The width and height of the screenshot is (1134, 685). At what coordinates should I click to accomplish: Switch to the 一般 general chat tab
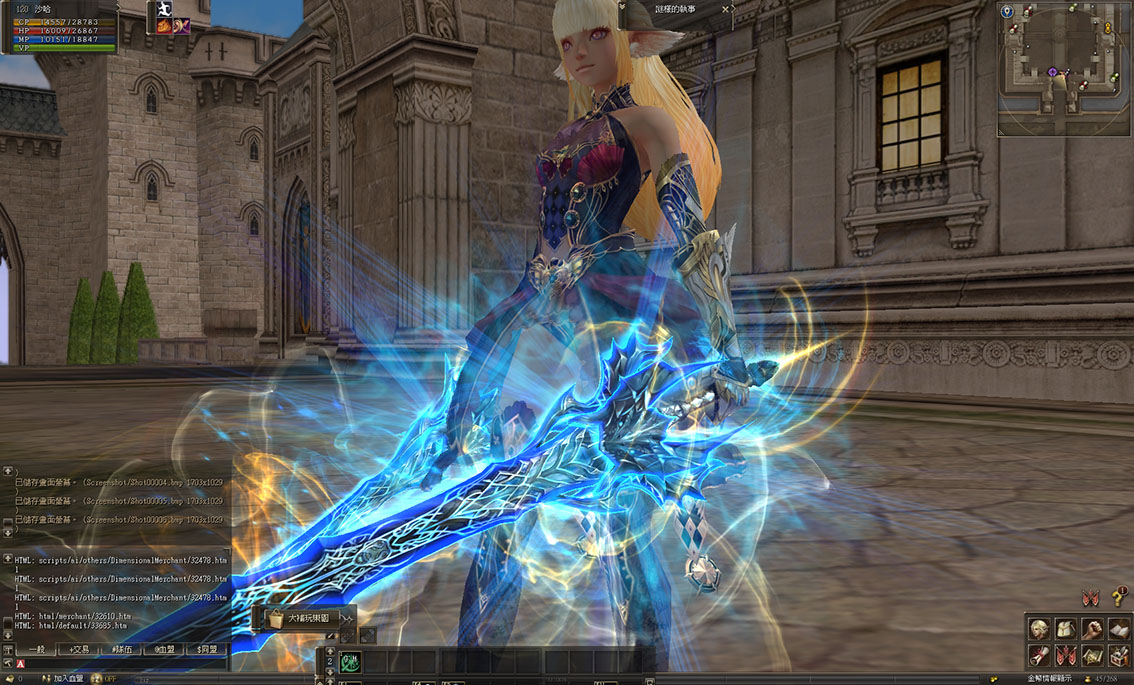pos(36,650)
